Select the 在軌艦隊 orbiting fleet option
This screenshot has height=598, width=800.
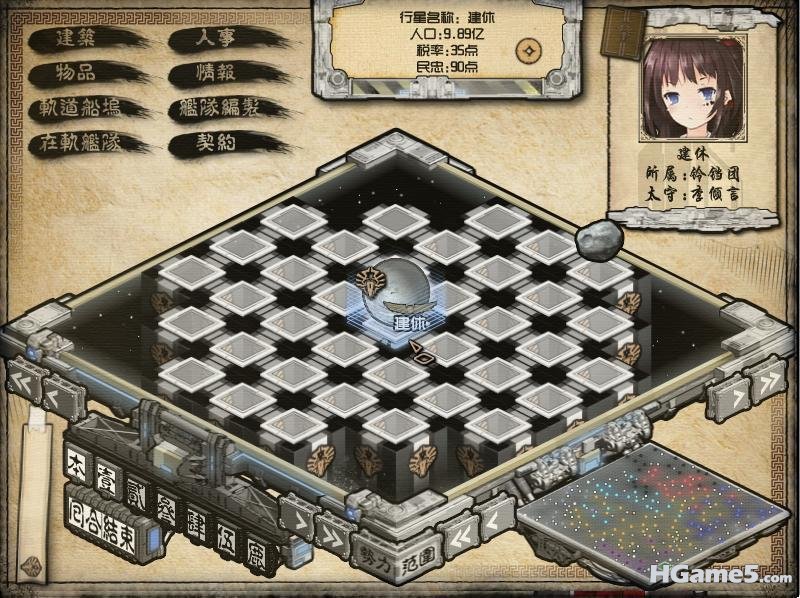click(x=82, y=142)
